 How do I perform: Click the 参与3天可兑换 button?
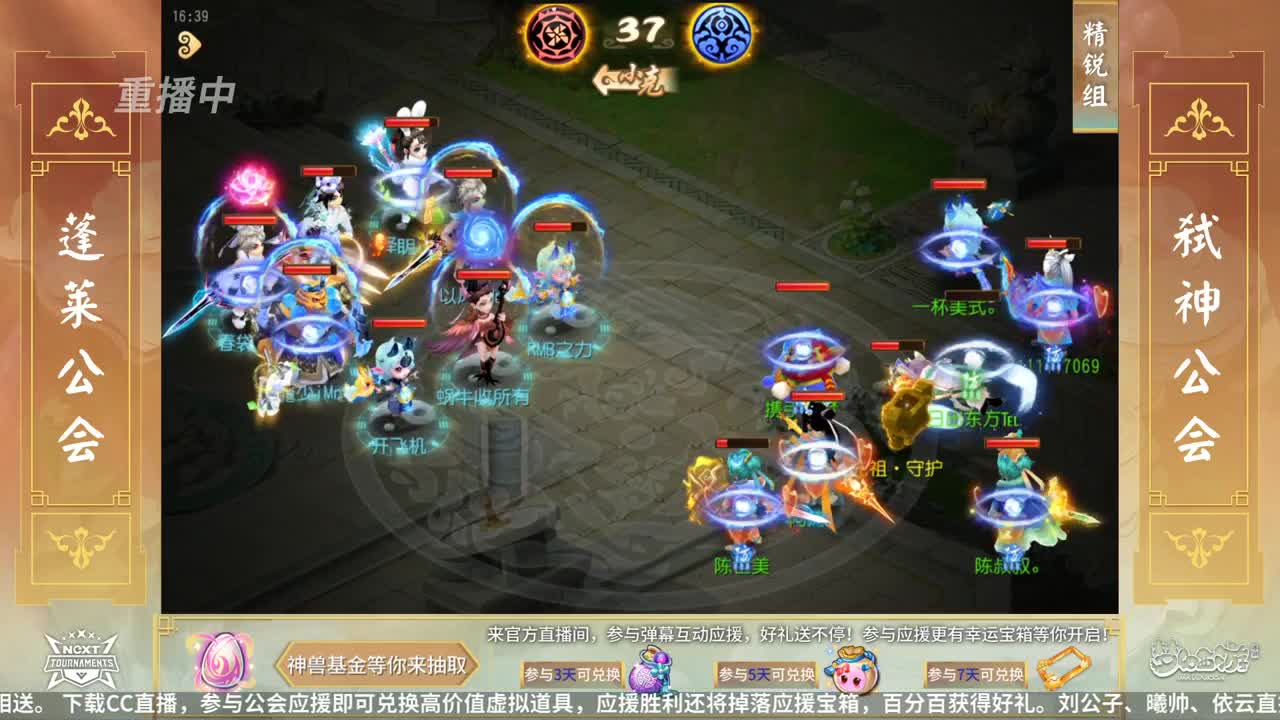click(571, 674)
